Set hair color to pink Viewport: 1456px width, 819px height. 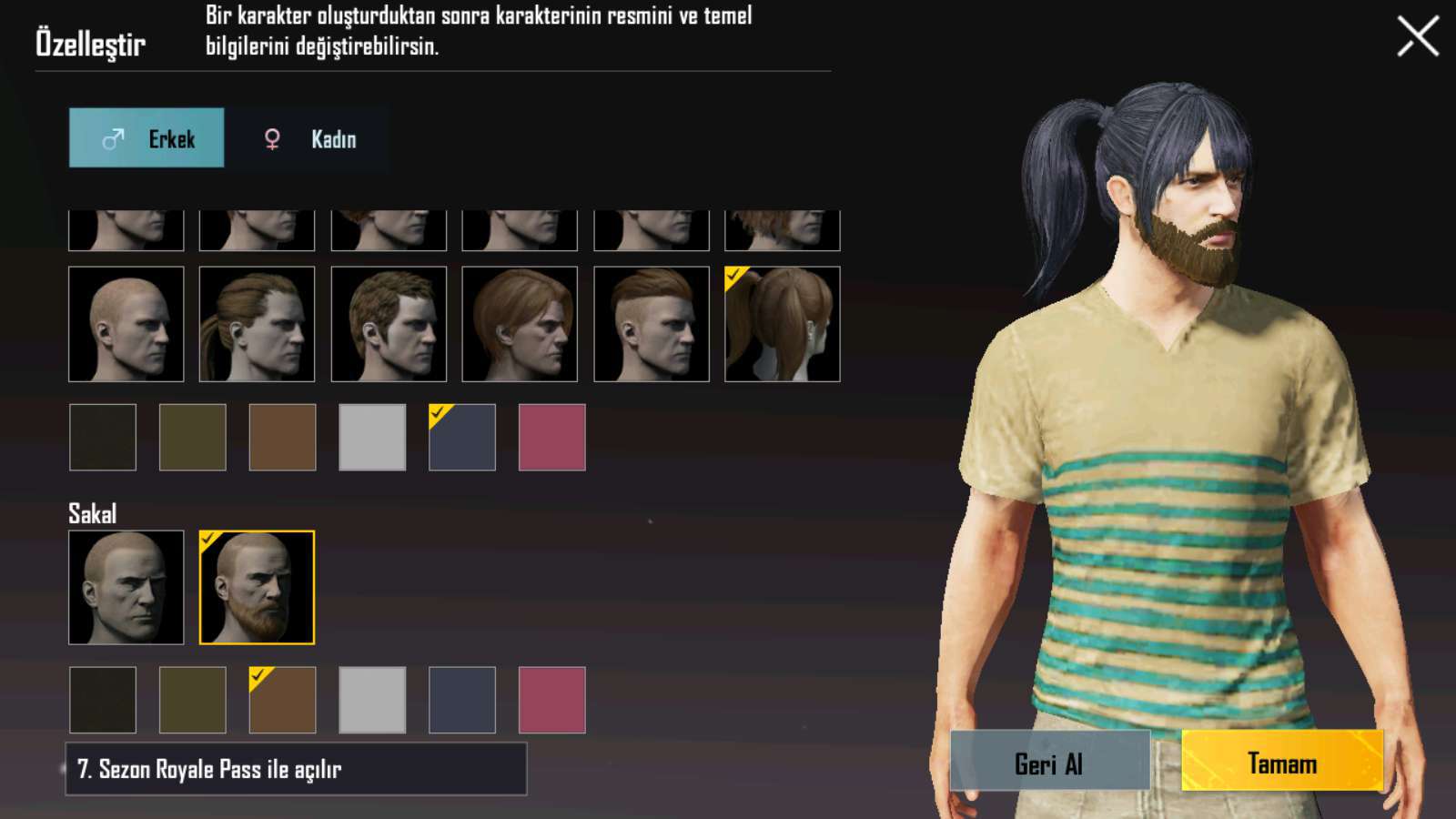click(551, 438)
